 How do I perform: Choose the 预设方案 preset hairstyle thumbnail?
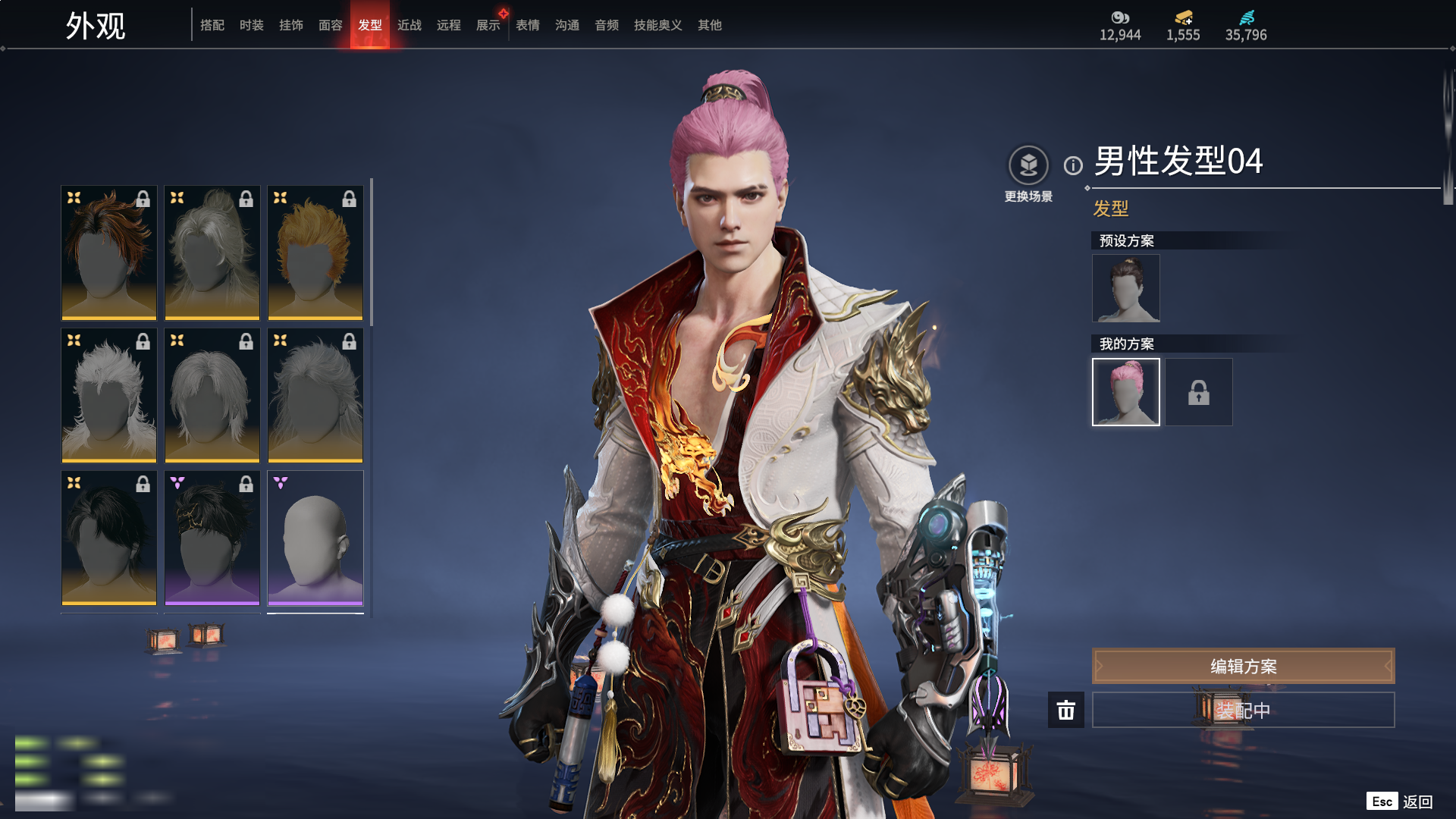1125,288
